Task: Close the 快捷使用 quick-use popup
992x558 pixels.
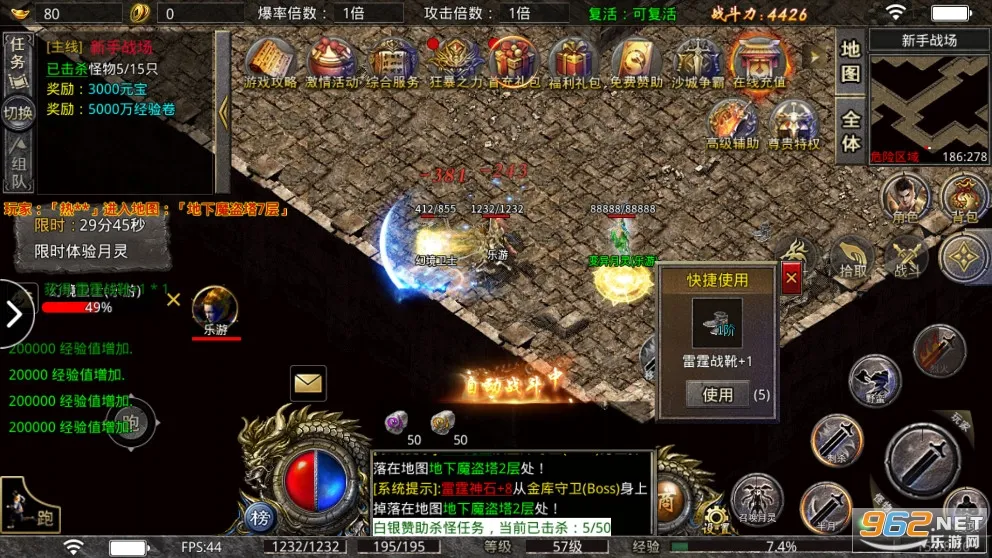Action: click(x=791, y=279)
